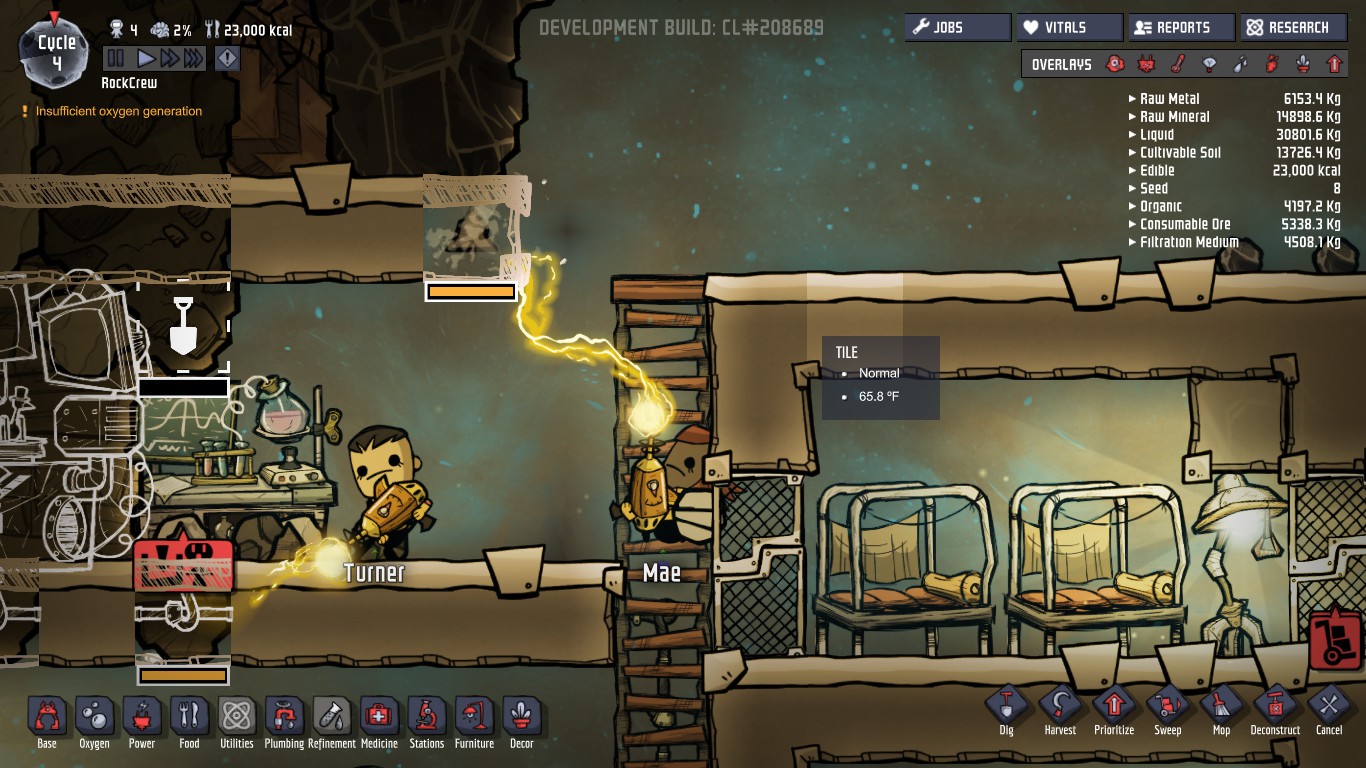Open the Furniture build menu
This screenshot has height=768, width=1366.
pos(474,718)
